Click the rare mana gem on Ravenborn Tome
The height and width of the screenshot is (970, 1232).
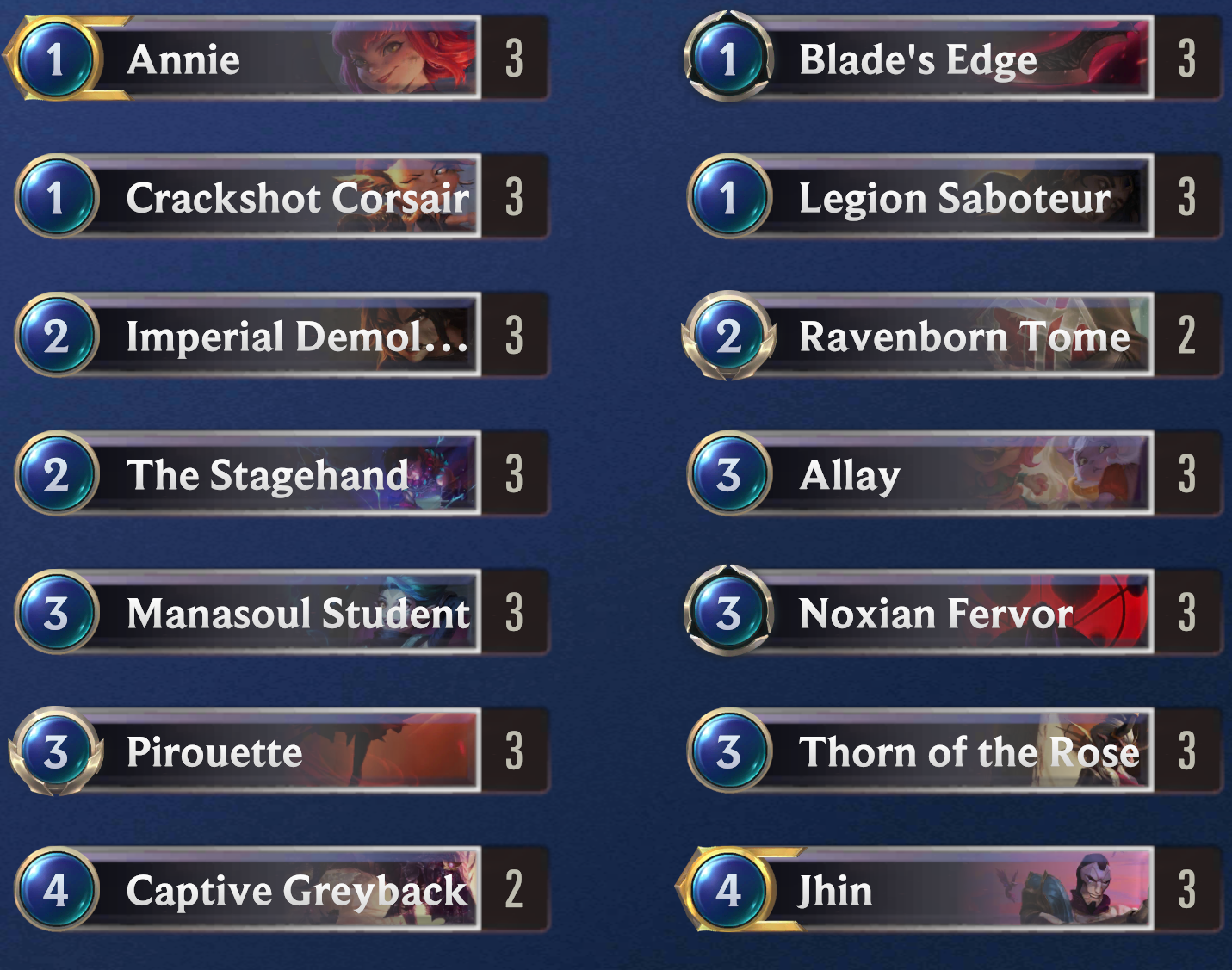click(730, 337)
